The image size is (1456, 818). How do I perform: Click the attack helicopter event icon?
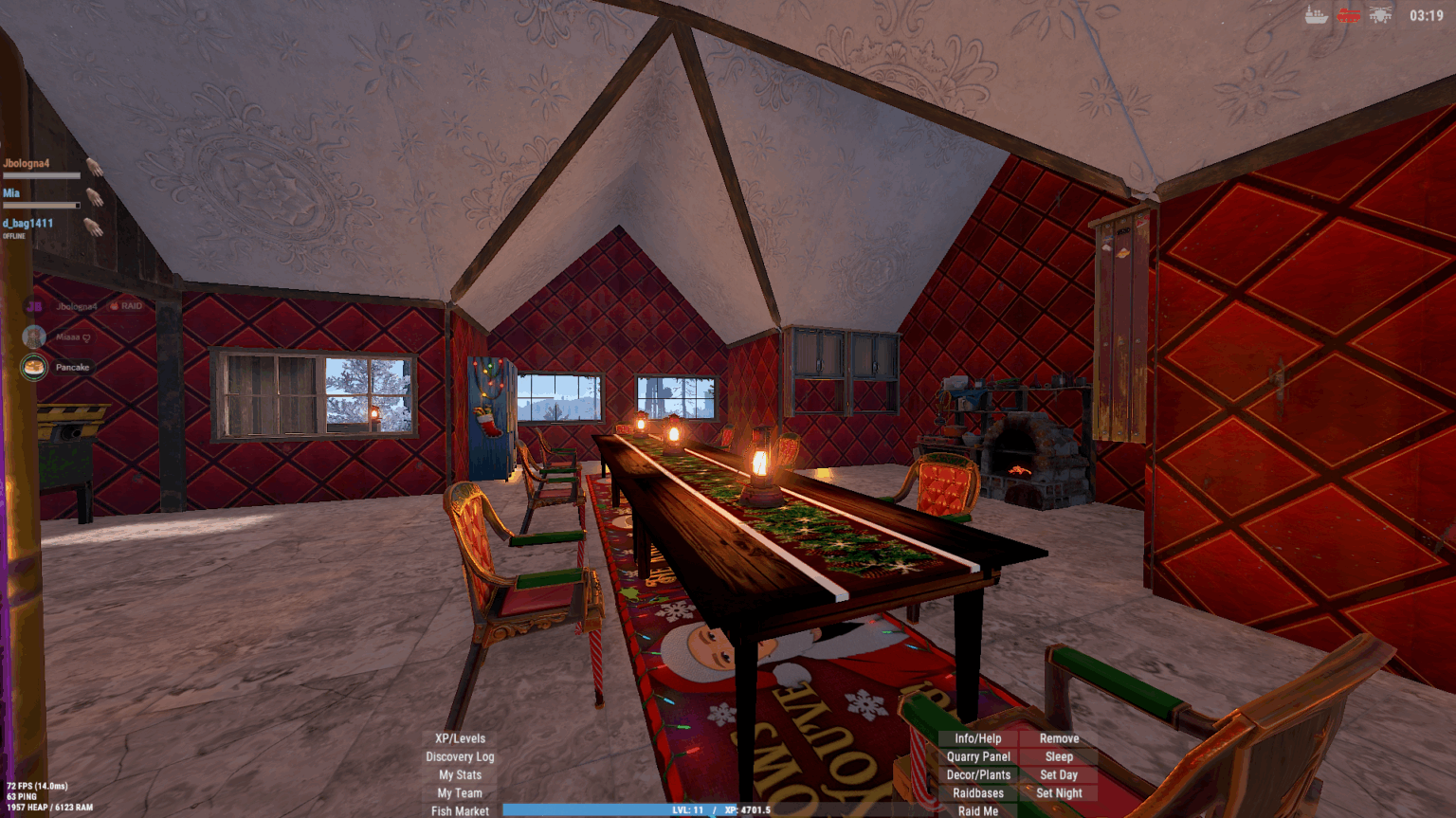[1379, 15]
